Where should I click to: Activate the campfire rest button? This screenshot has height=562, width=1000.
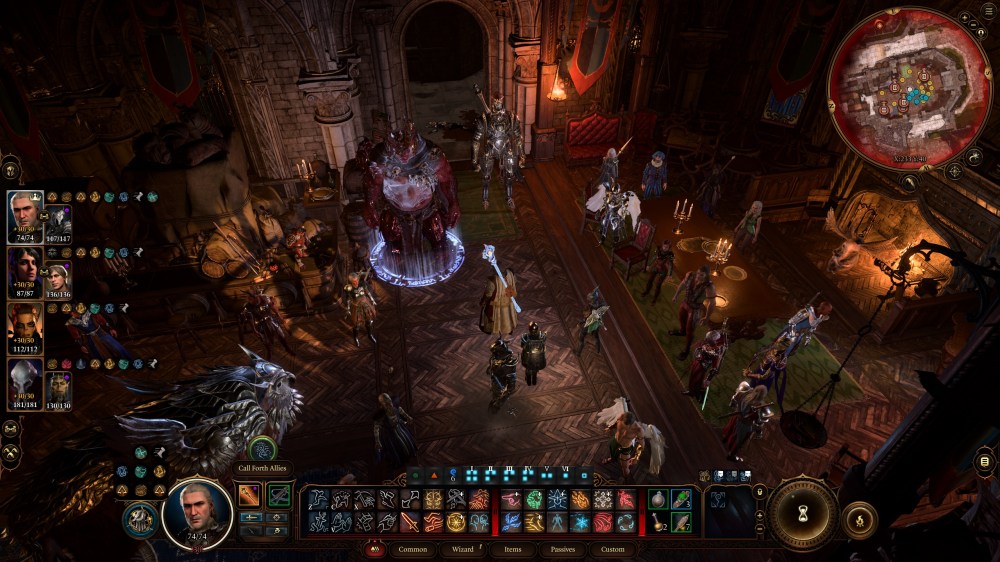(859, 520)
